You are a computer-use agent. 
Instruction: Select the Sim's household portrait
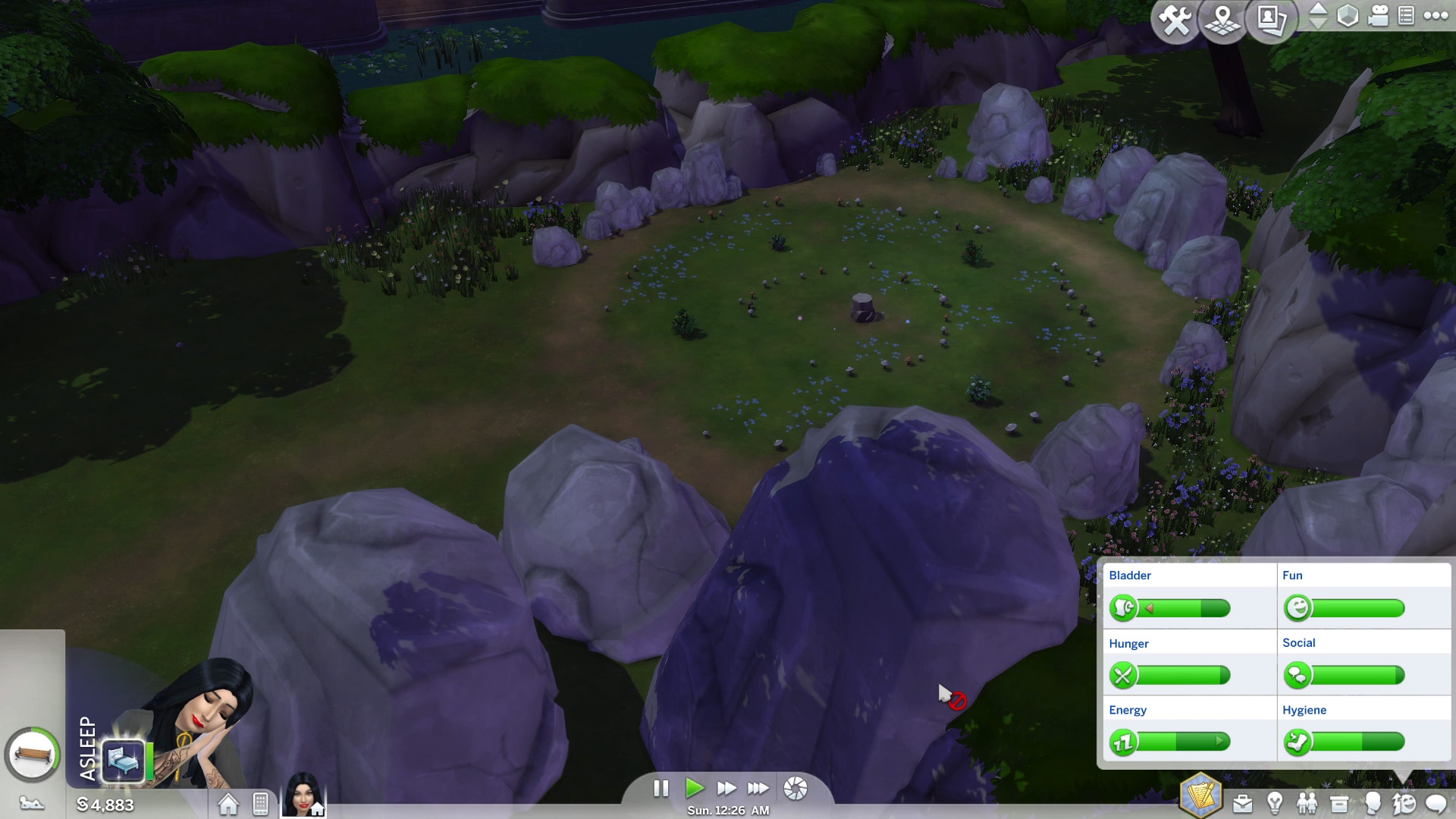point(303,795)
